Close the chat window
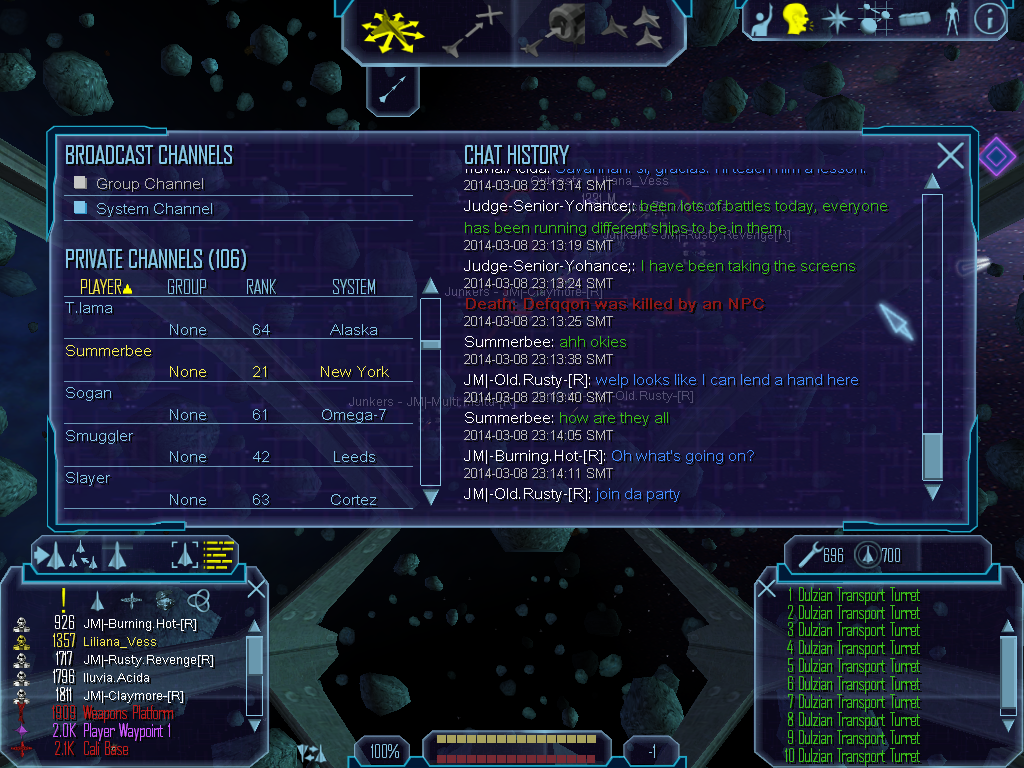The image size is (1024, 768). (x=950, y=155)
